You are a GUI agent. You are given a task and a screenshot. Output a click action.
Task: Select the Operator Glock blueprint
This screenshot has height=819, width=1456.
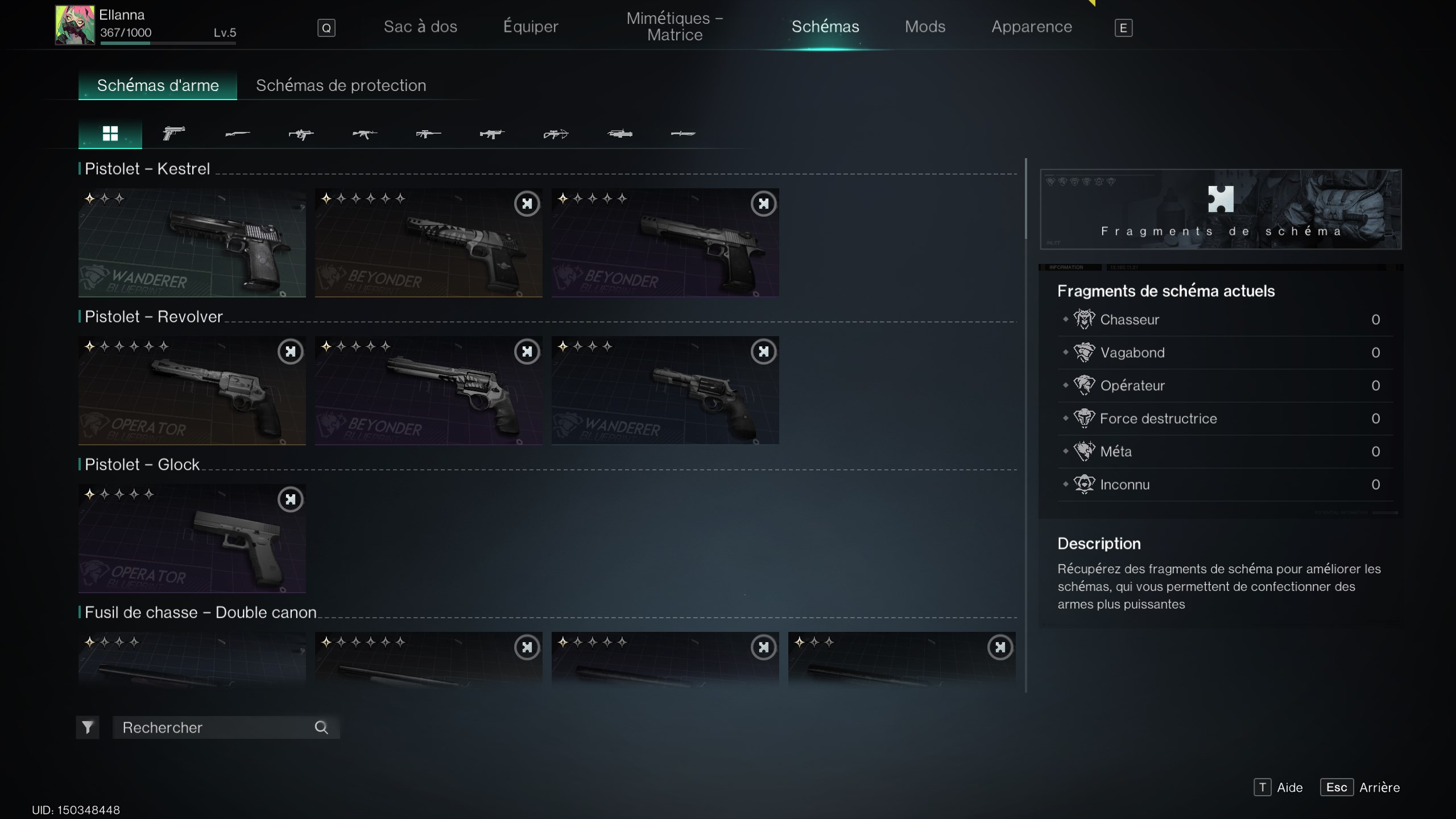(192, 538)
